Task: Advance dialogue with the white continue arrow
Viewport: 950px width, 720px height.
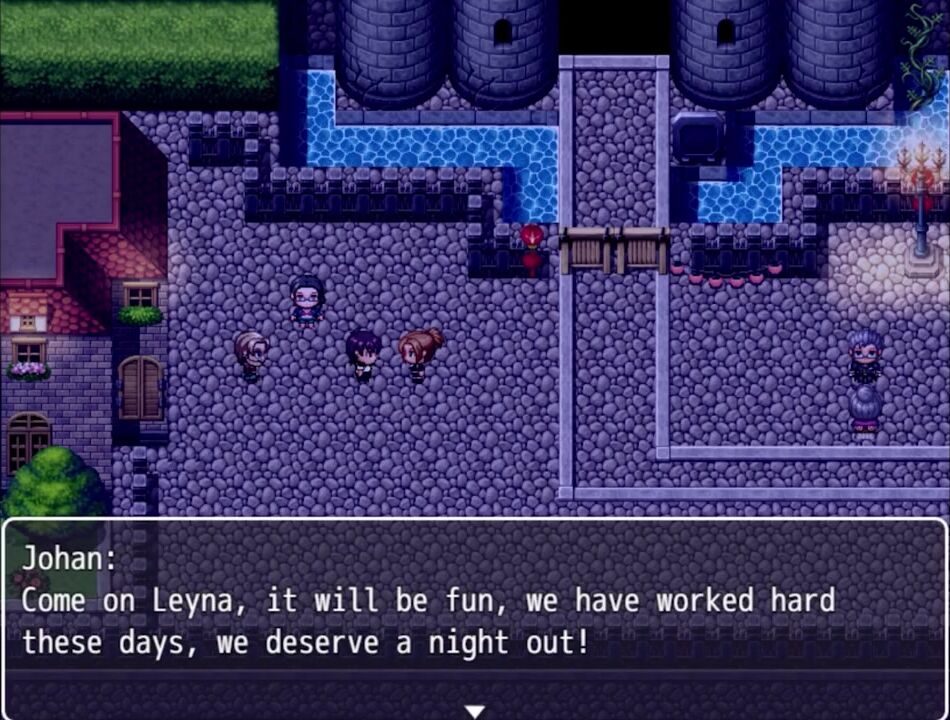Action: pyautogui.click(x=475, y=711)
